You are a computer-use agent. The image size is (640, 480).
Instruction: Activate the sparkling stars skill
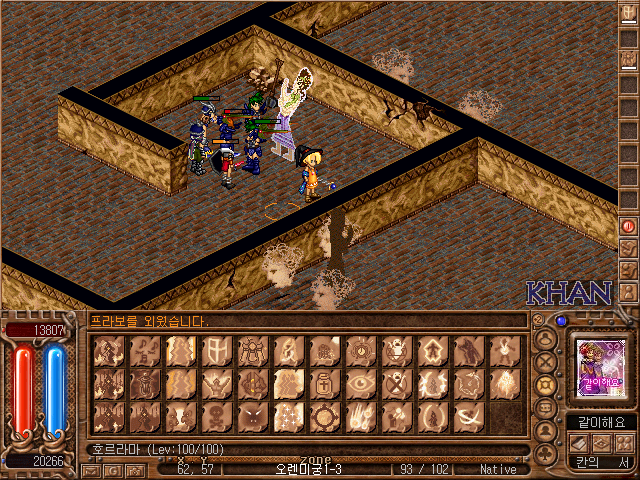[287, 414]
